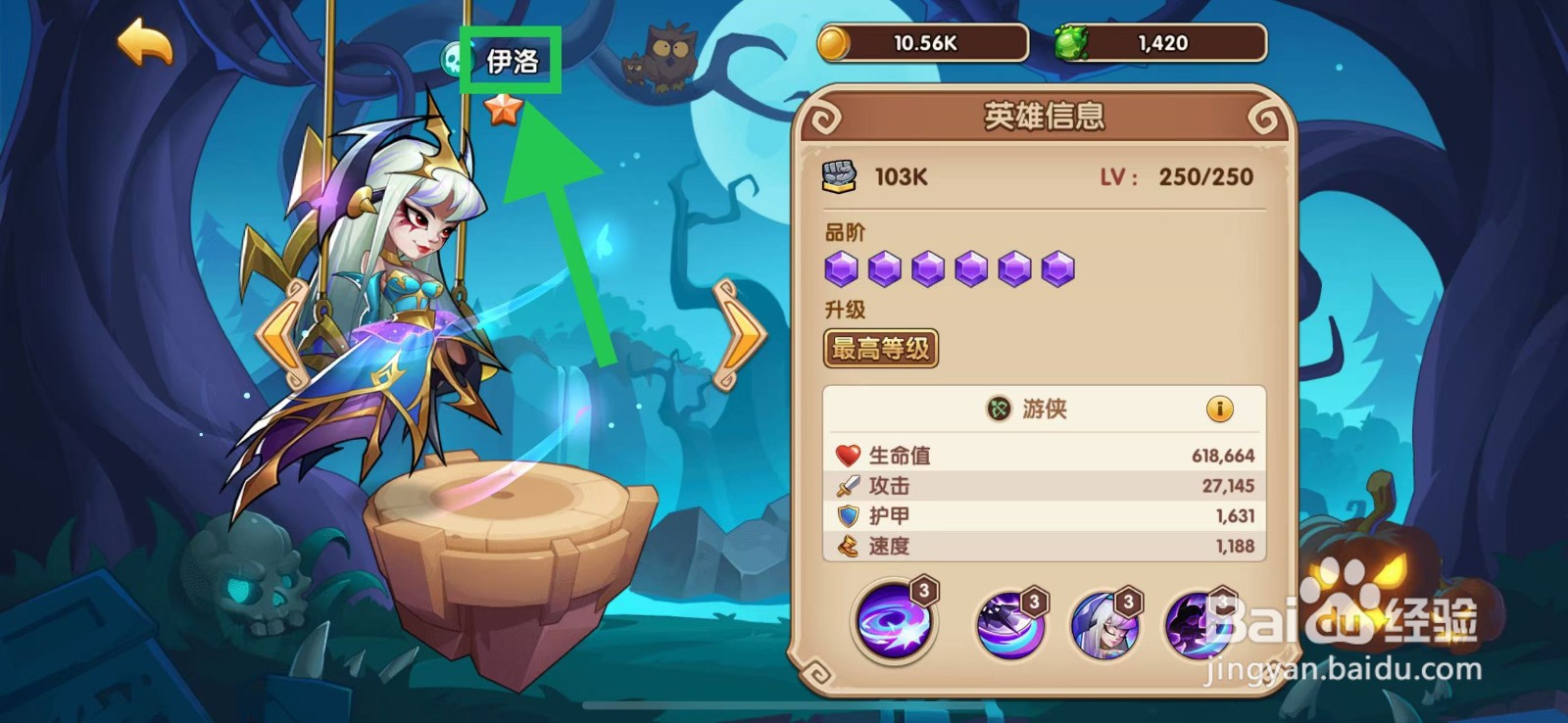Open the power rating icon next to 103K
1568x723 pixels.
point(840,175)
